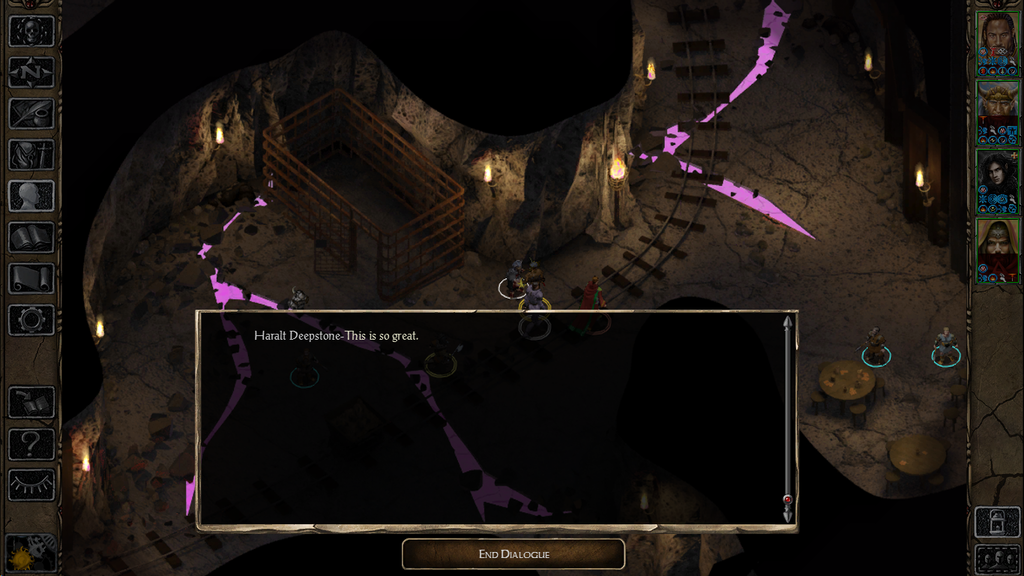Image resolution: width=1024 pixels, height=576 pixels.
Task: Click the dialogue scrollbar's down arrow
Action: pyautogui.click(x=788, y=514)
